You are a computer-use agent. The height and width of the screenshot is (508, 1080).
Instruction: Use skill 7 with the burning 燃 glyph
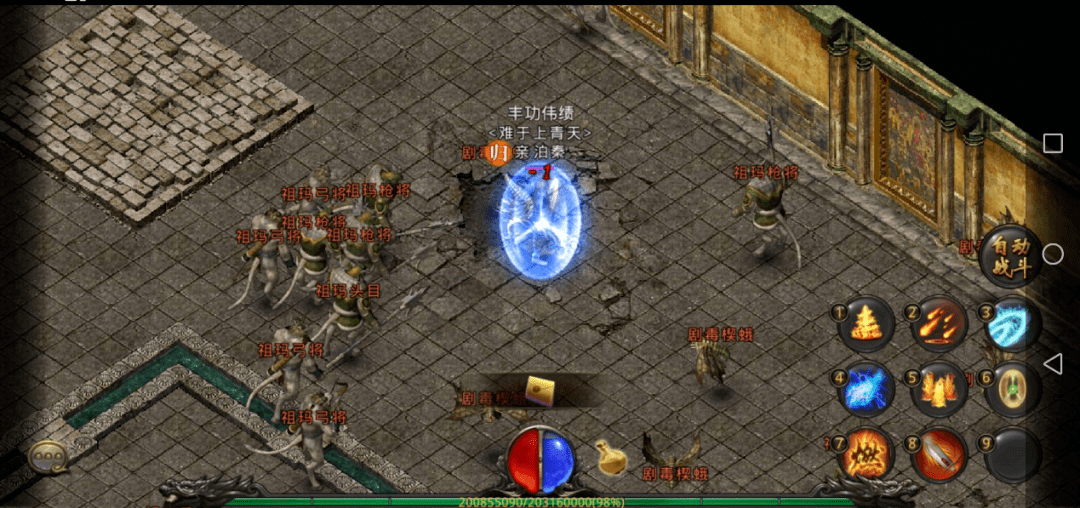click(865, 455)
